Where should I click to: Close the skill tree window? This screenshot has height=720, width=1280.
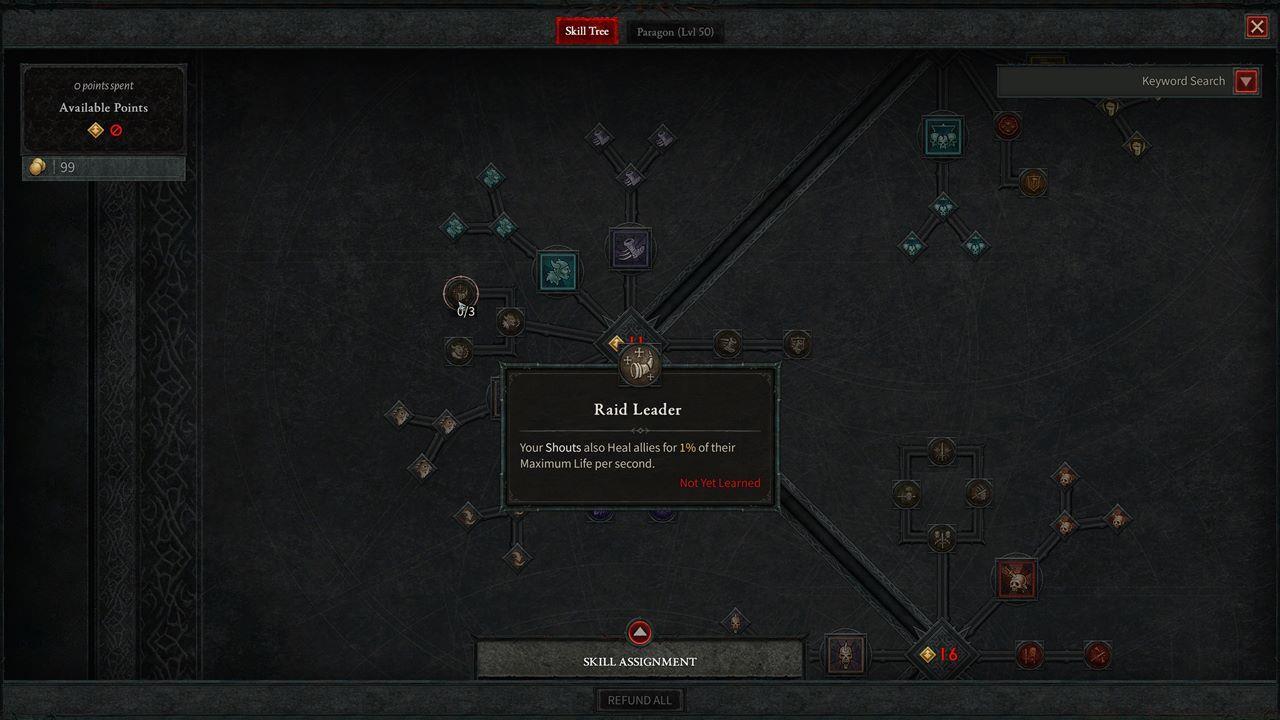click(x=1257, y=27)
